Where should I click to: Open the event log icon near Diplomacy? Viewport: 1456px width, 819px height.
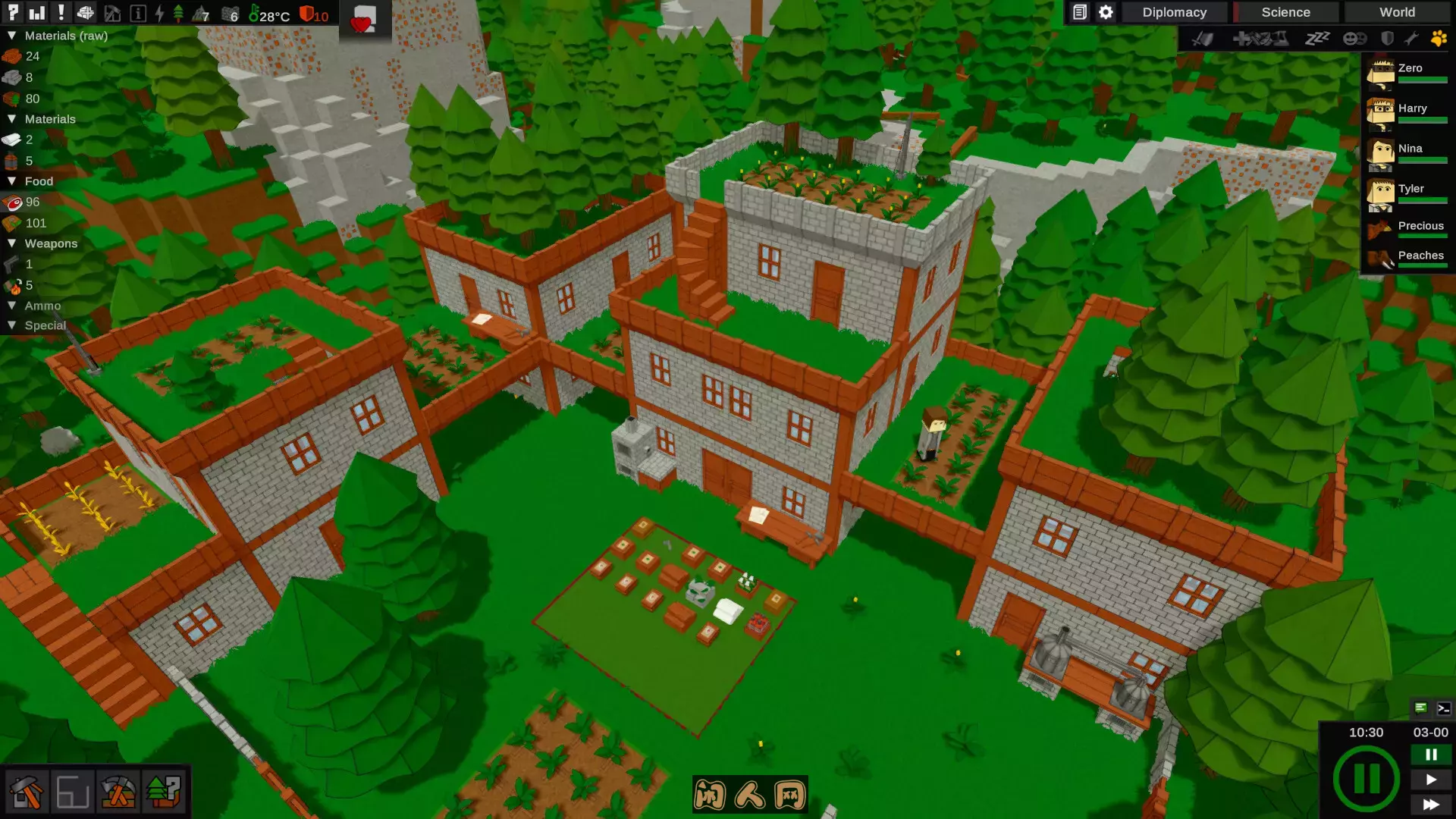[x=1080, y=12]
